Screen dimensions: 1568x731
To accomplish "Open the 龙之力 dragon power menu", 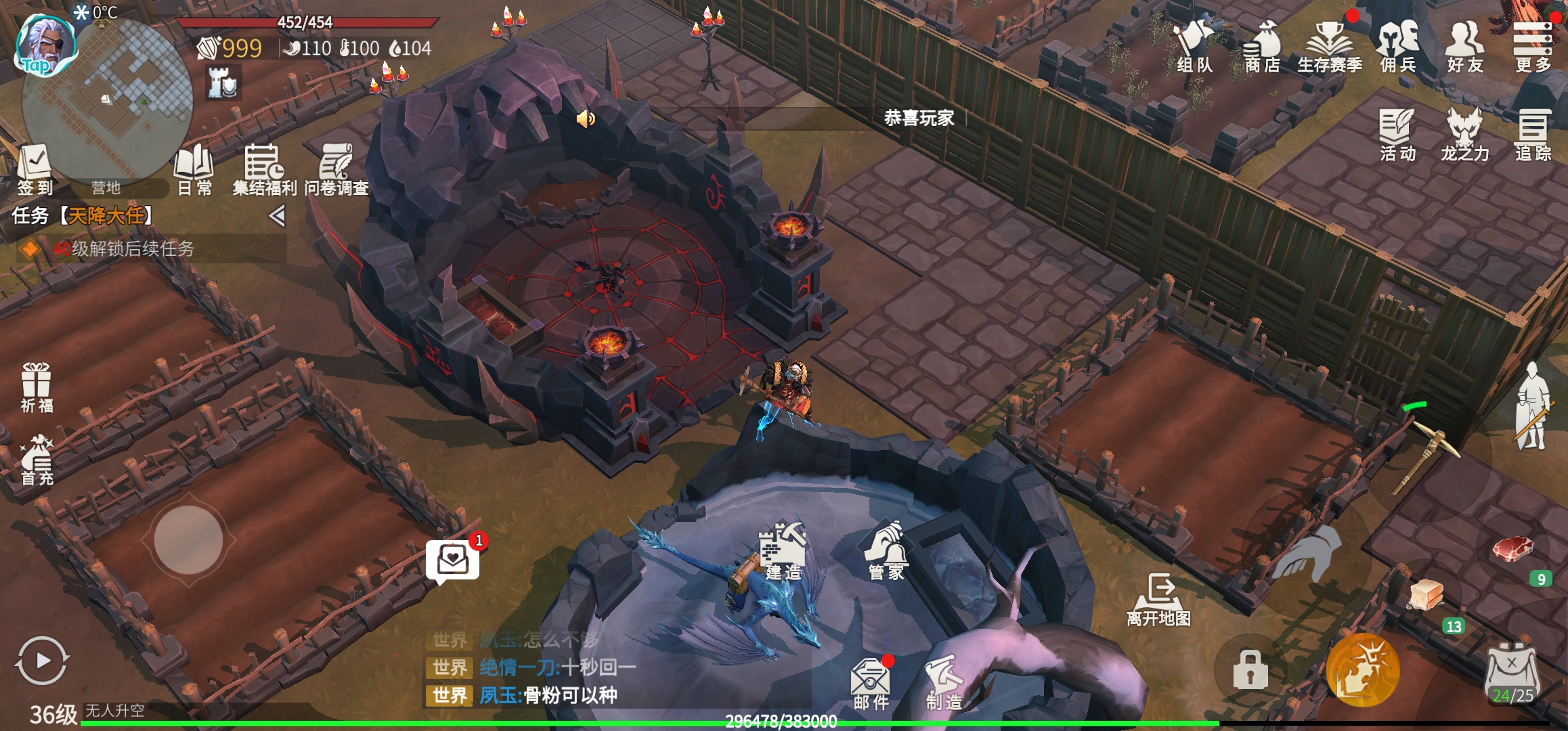I will point(1465,135).
